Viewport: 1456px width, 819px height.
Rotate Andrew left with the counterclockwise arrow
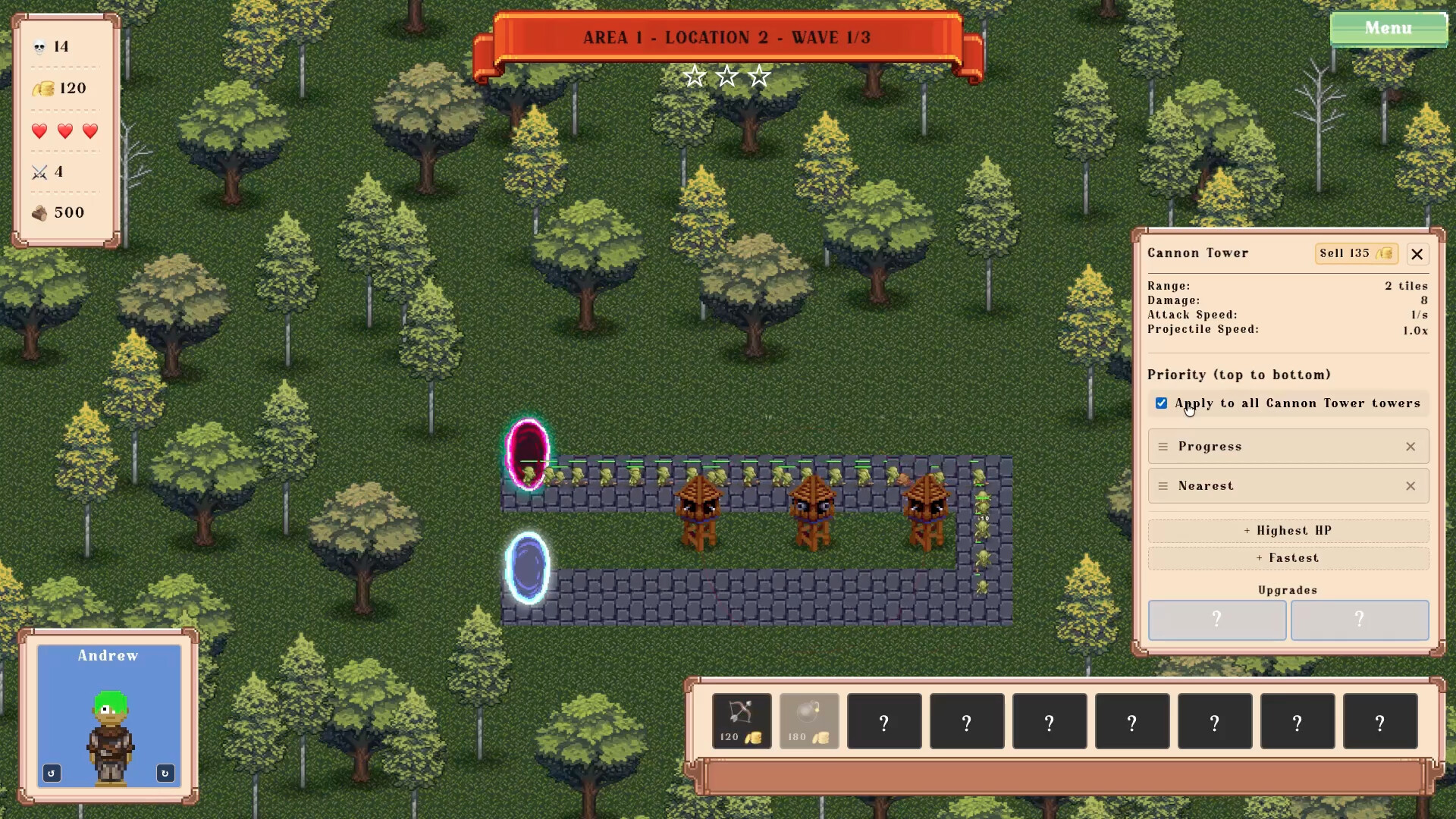pos(51,773)
